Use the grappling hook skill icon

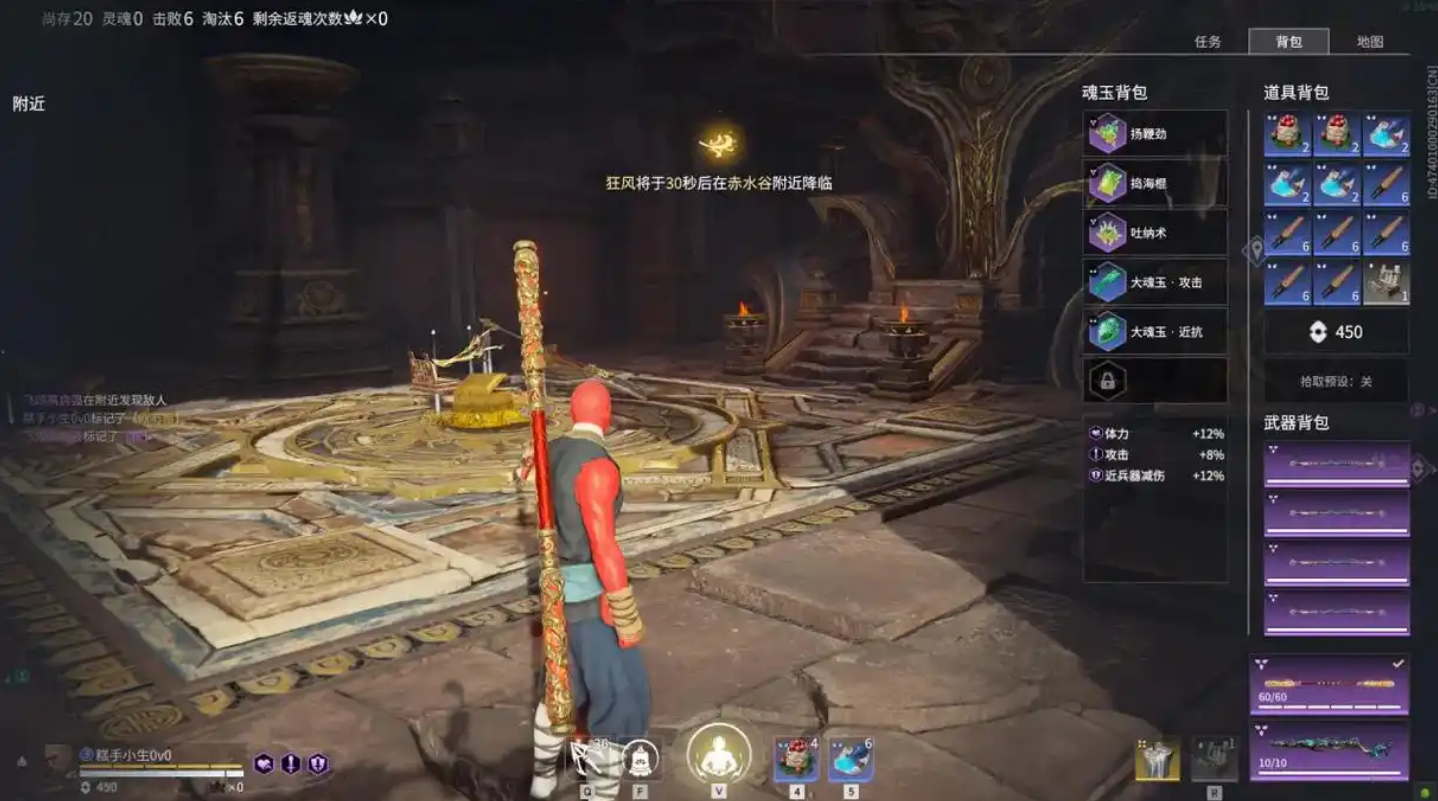(586, 759)
